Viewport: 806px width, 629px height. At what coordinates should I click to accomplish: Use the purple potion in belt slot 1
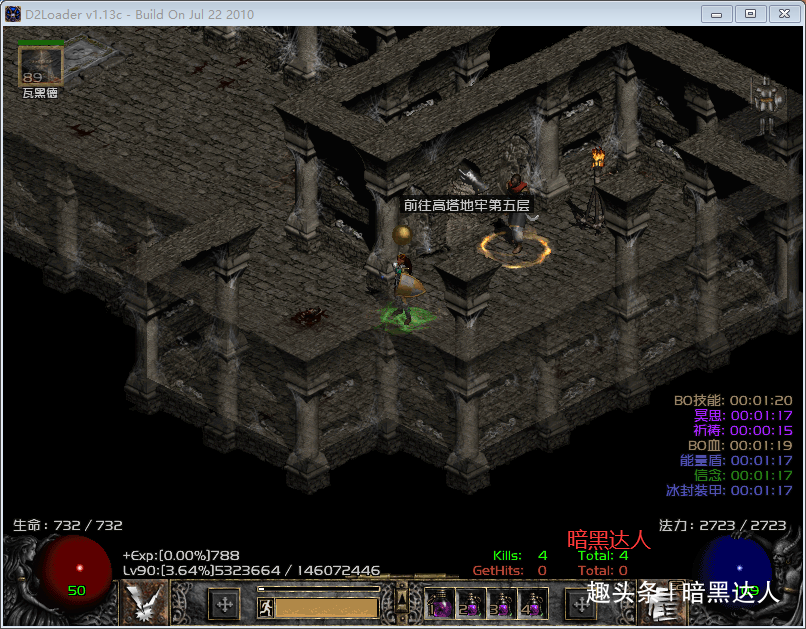tap(439, 603)
